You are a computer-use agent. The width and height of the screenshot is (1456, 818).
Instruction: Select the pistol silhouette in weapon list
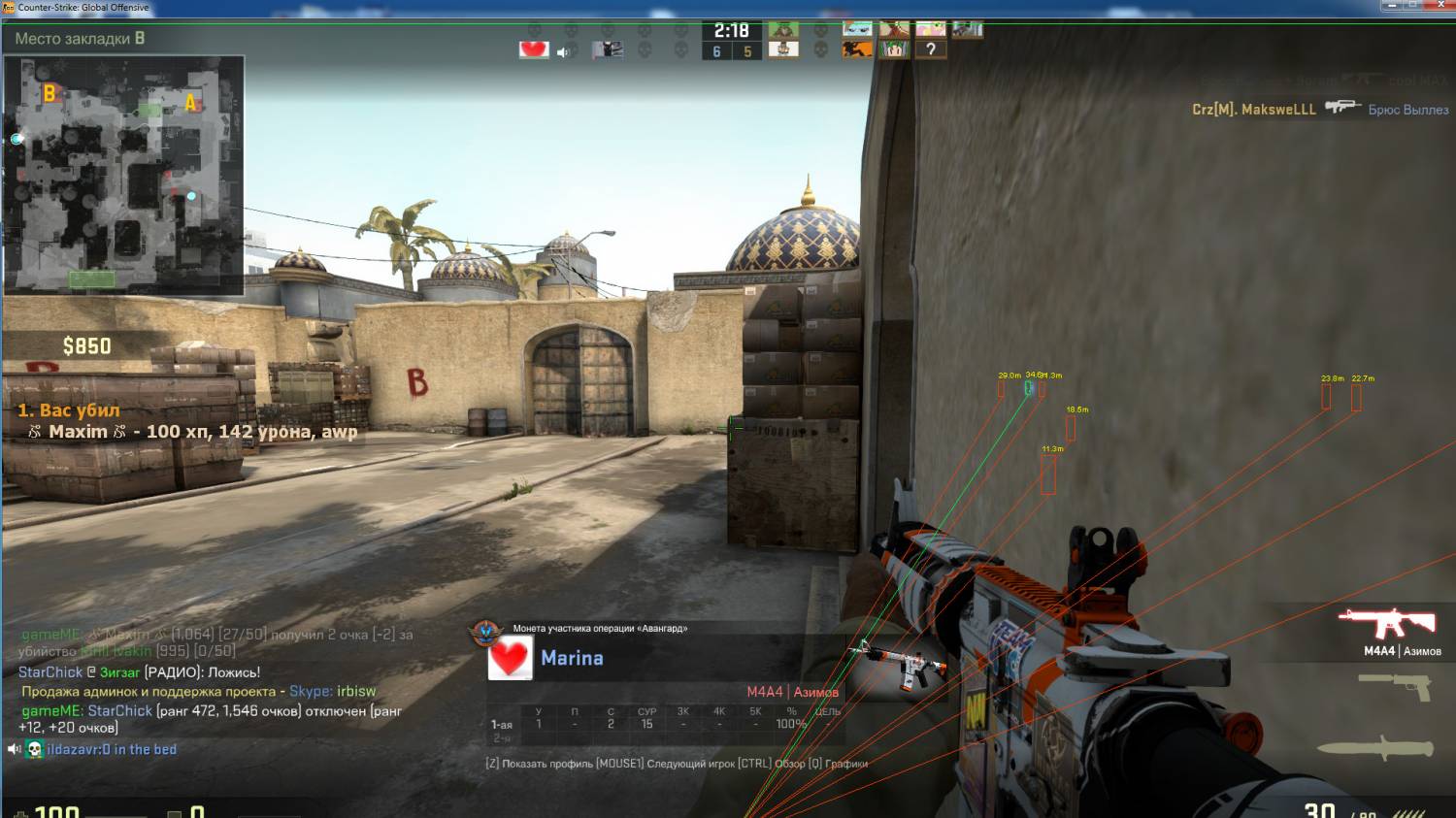coord(1396,685)
